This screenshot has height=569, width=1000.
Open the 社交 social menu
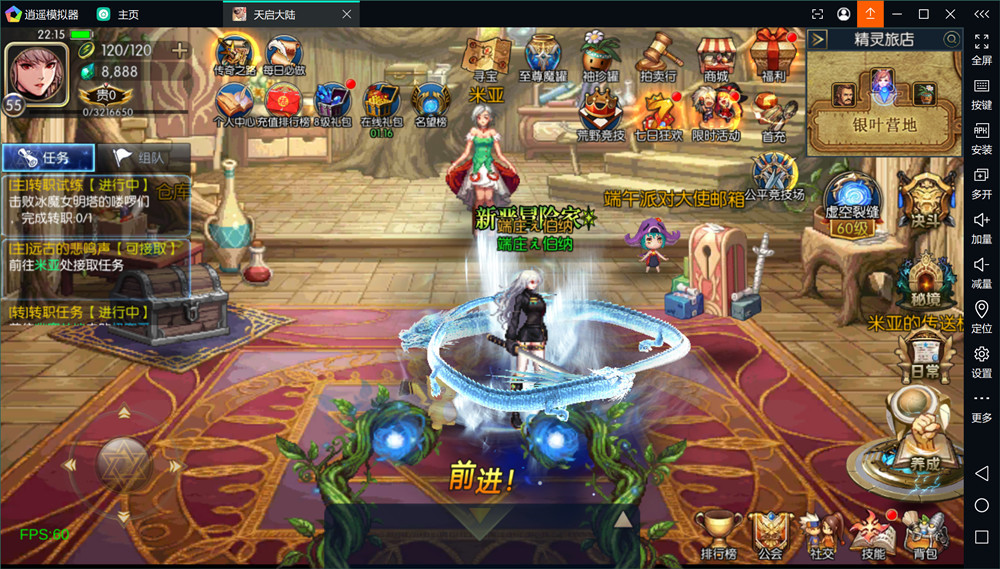(821, 533)
